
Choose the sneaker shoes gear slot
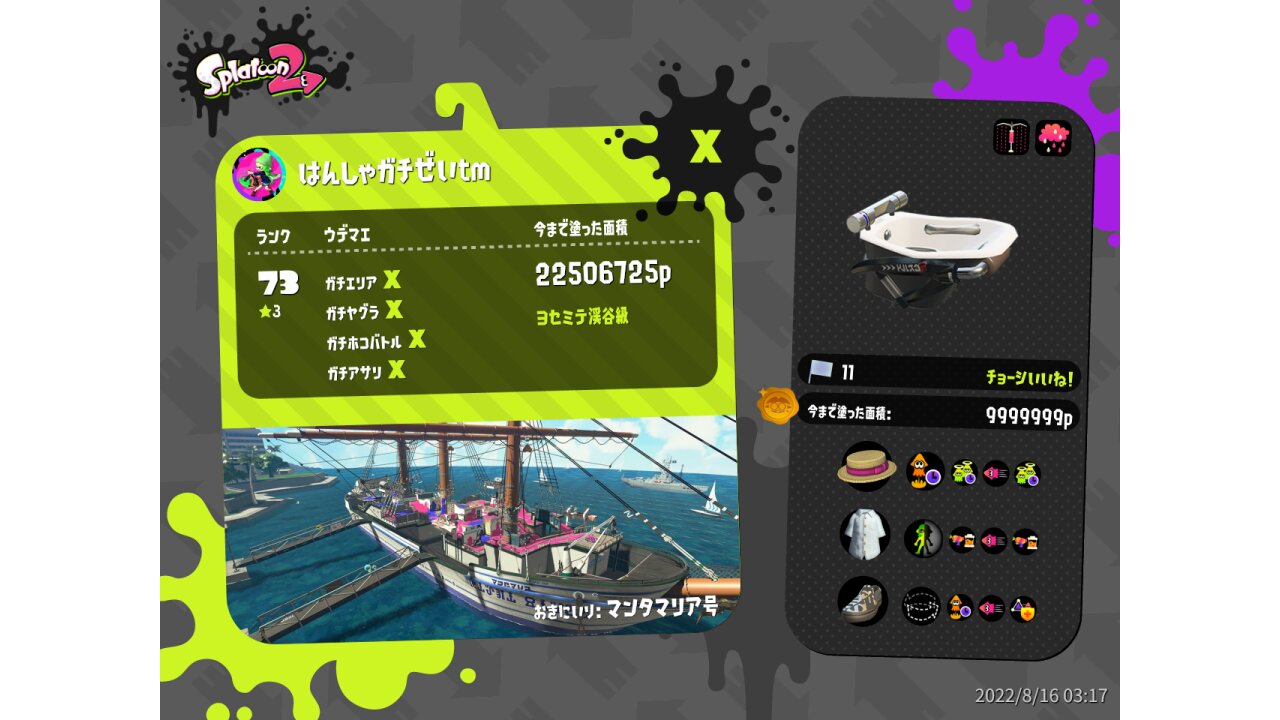pos(862,601)
